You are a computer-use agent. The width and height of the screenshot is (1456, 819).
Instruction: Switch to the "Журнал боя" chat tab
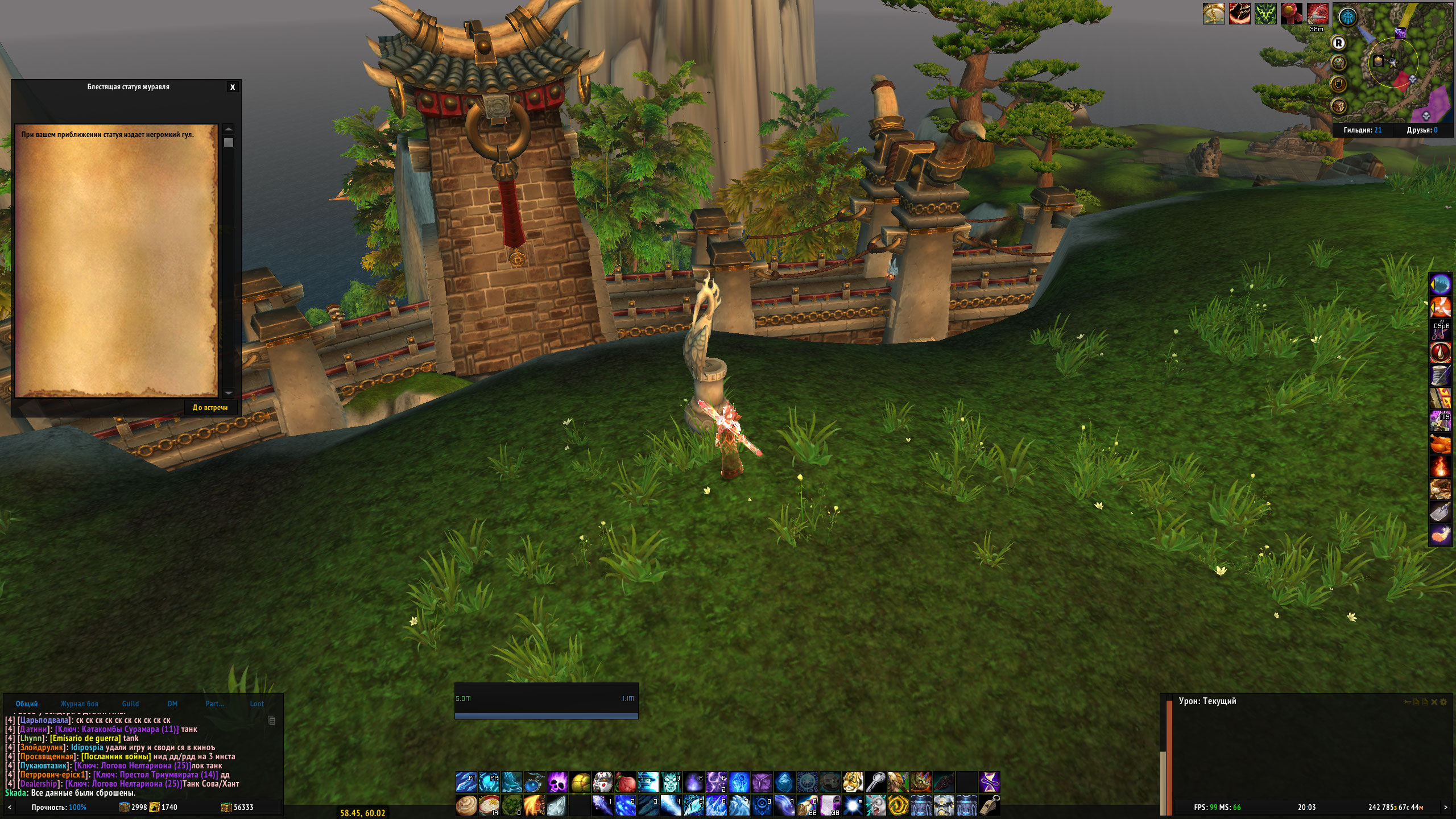79,704
